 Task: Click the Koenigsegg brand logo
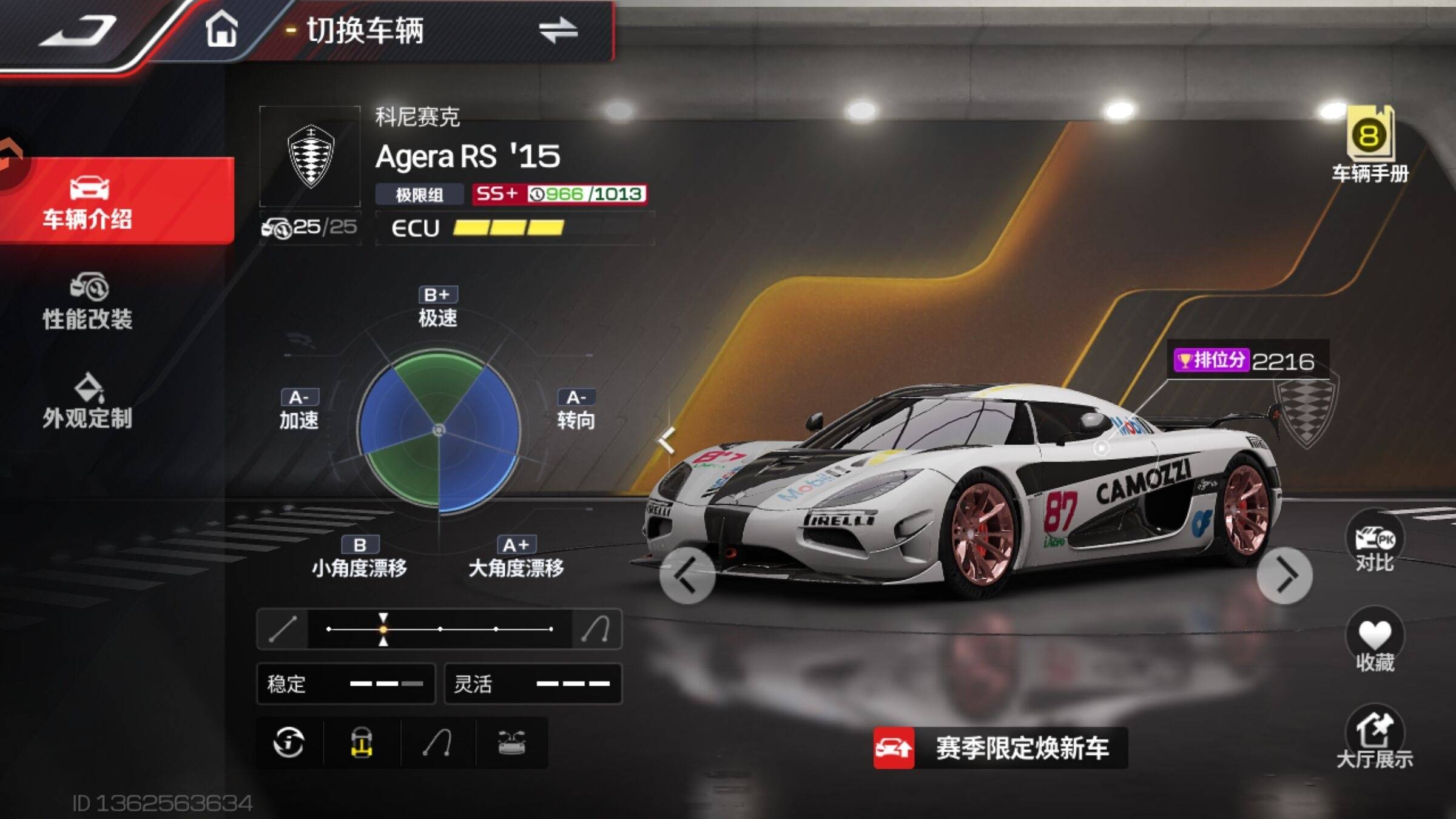click(x=310, y=157)
